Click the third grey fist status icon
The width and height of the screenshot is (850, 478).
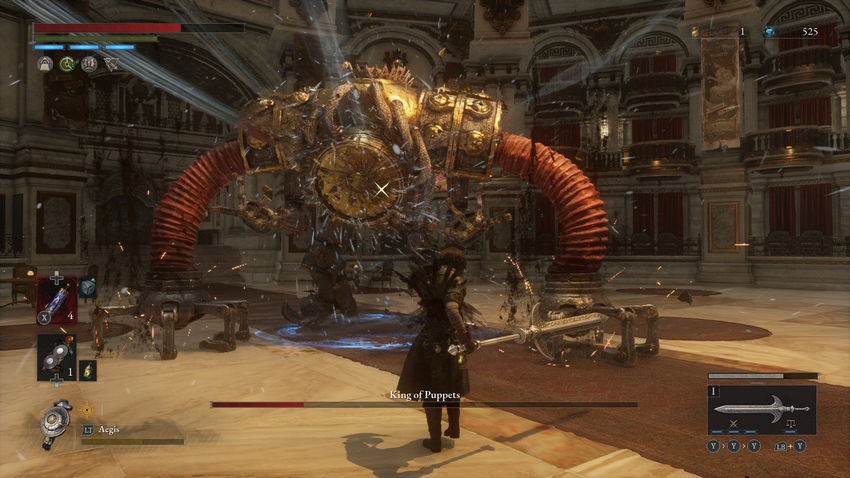89,64
